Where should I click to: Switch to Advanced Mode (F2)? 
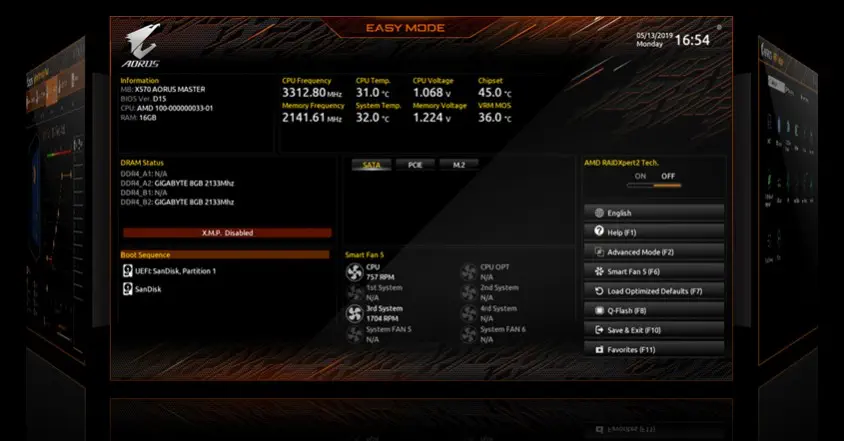tap(653, 252)
